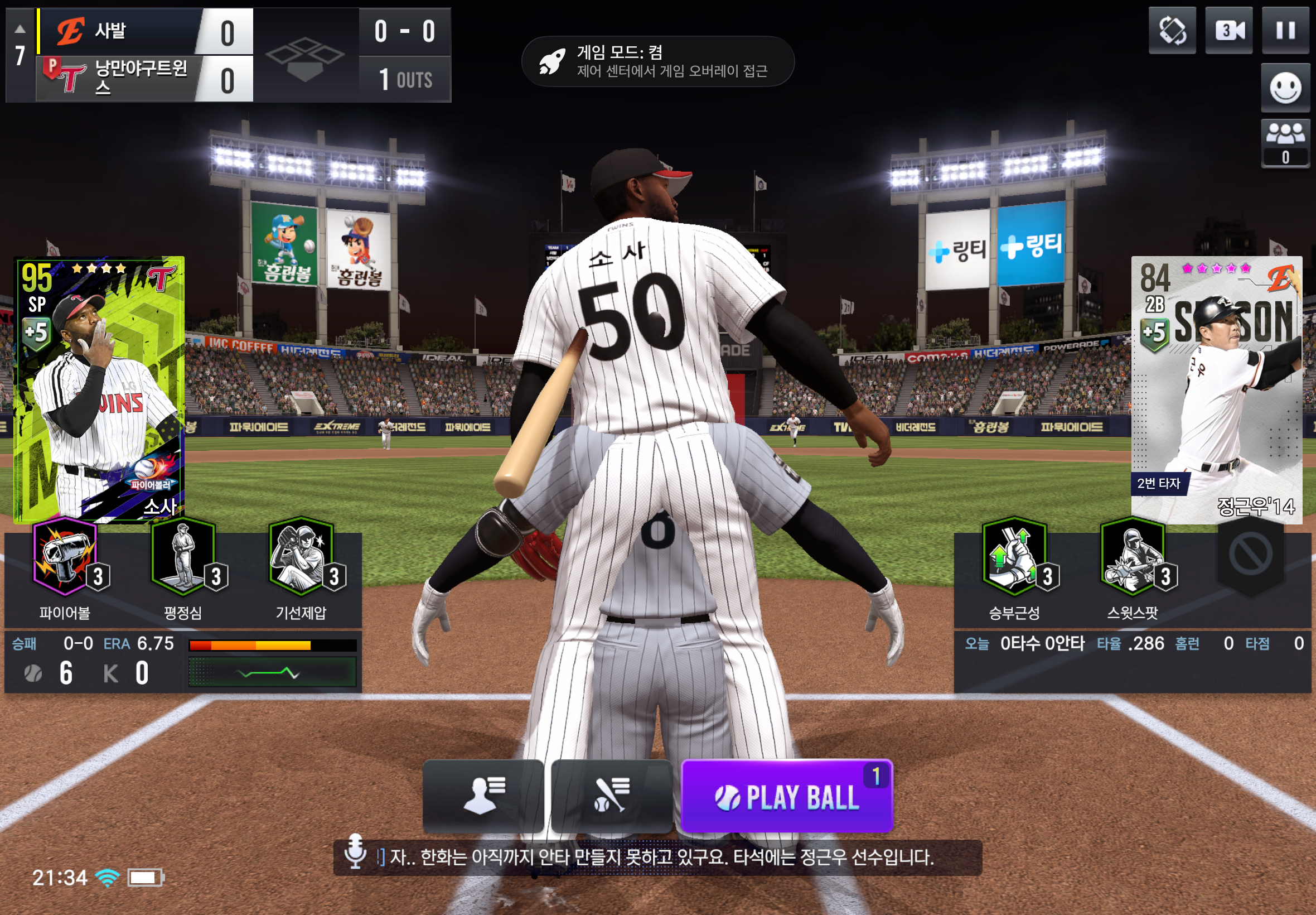Start the pitch with PLAY BALL
This screenshot has width=1316, height=915.
point(787,796)
